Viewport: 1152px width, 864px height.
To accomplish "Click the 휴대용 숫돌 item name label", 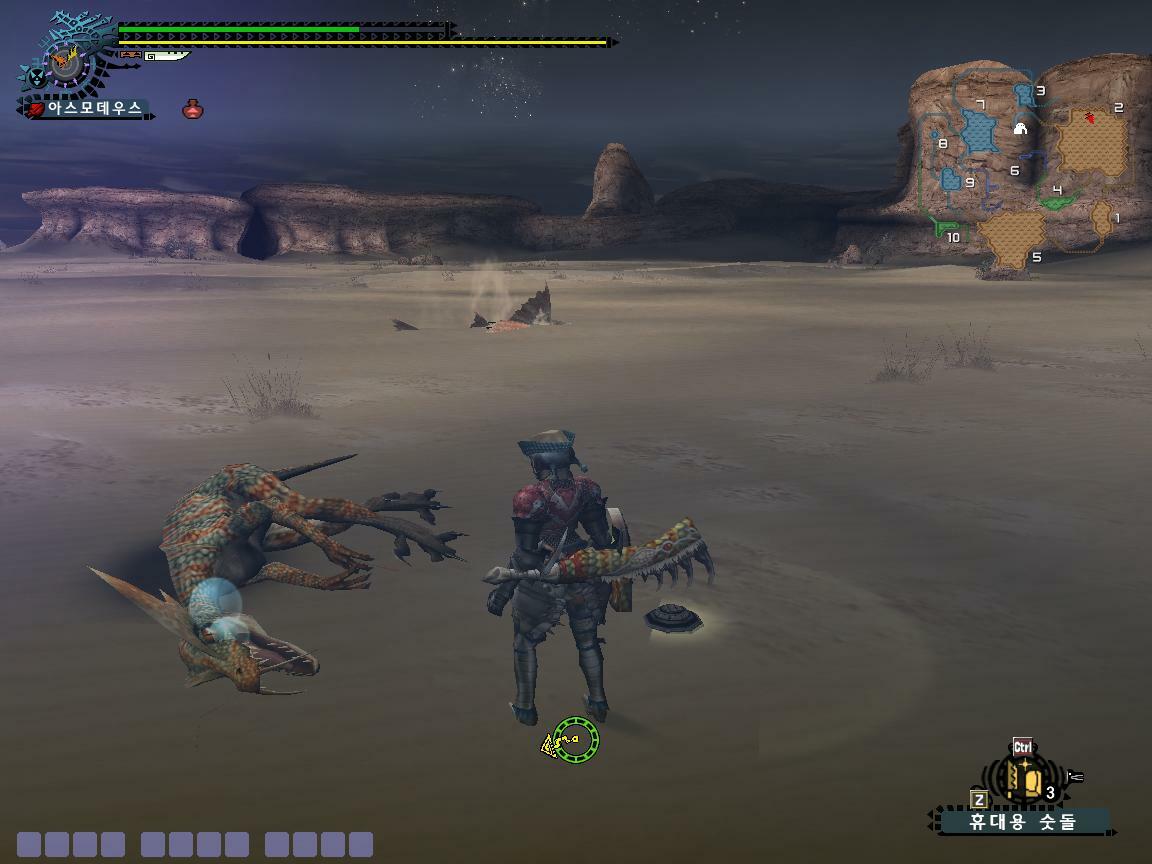I will coord(1022,822).
